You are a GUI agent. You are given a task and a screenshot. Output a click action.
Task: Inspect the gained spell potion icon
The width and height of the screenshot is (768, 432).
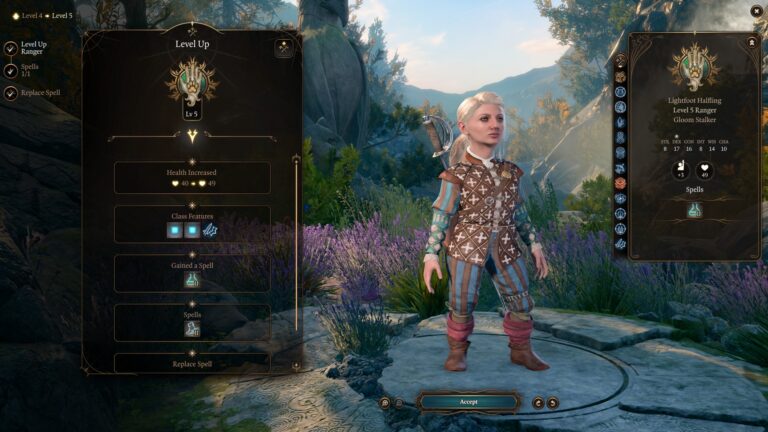[192, 281]
